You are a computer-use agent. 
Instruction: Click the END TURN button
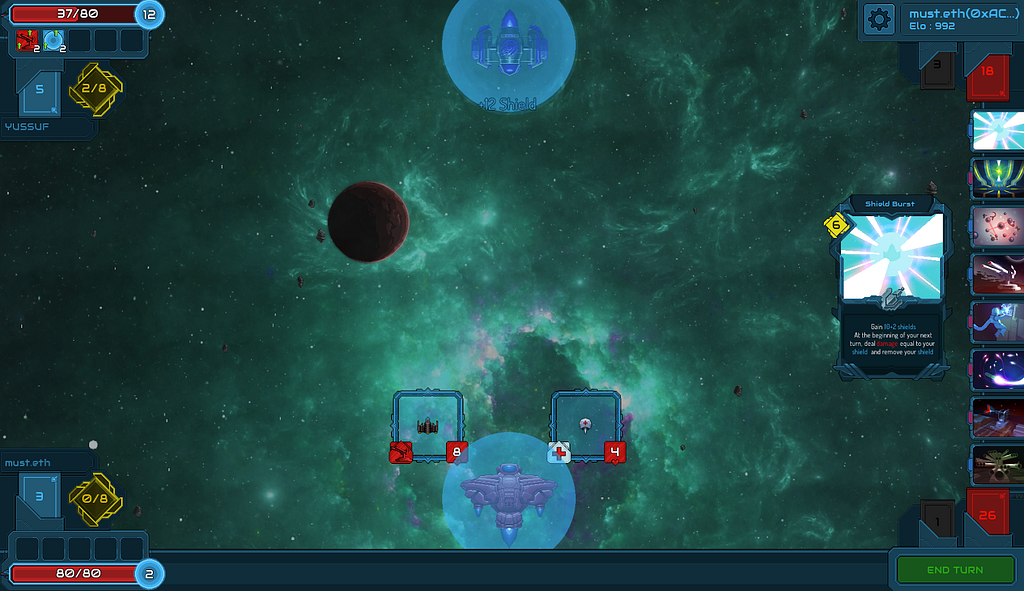[x=954, y=570]
